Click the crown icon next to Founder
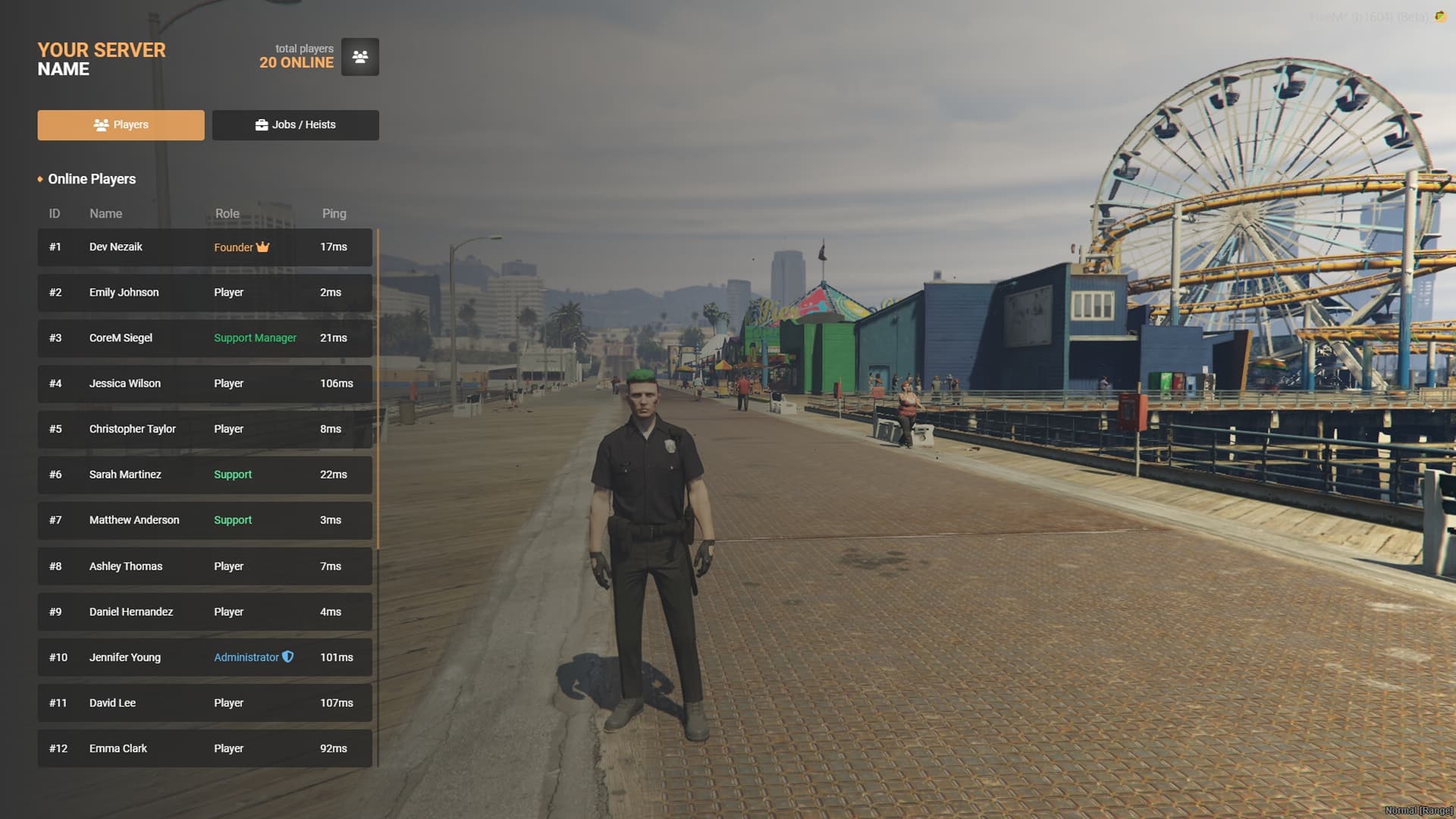Image resolution: width=1456 pixels, height=819 pixels. point(262,246)
